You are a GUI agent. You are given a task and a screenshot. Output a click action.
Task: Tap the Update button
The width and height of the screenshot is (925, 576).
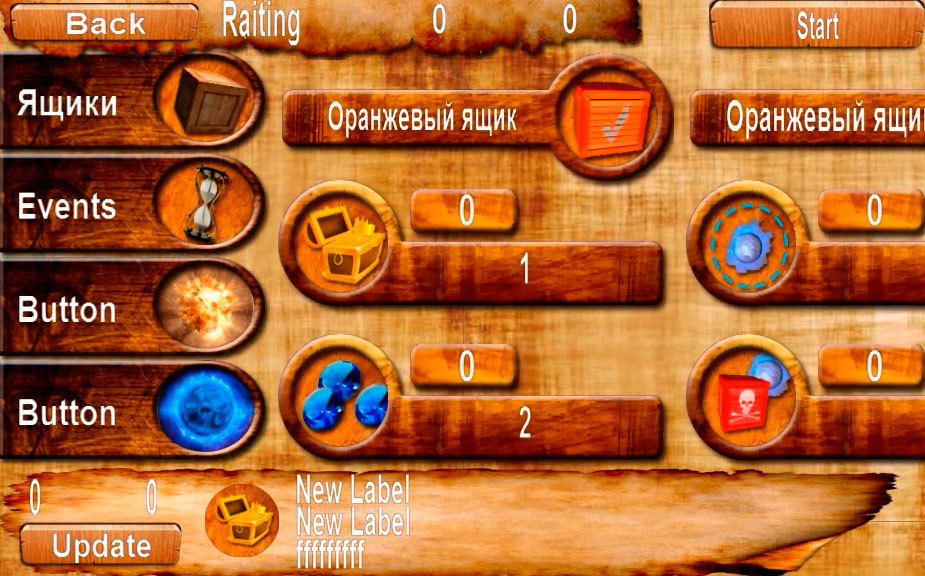(x=101, y=546)
